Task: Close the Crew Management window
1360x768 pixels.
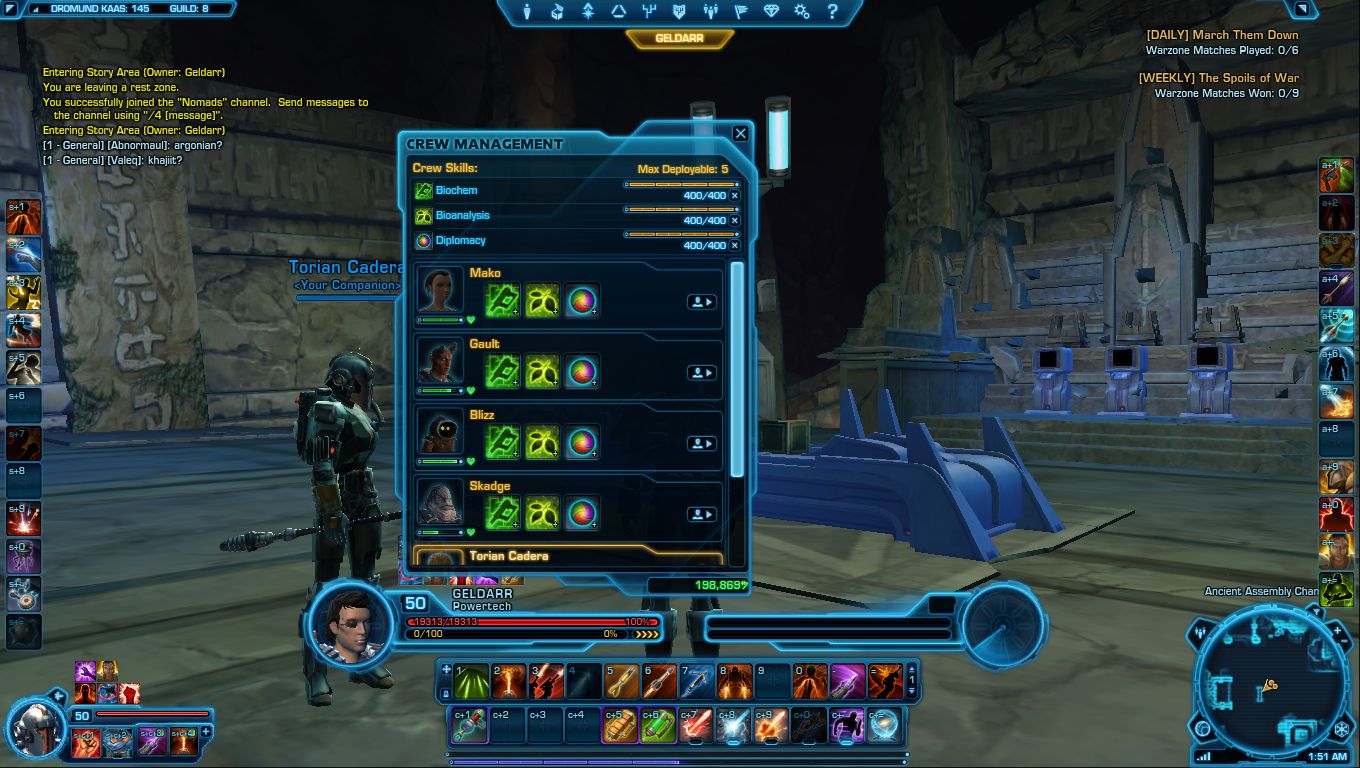Action: click(740, 133)
